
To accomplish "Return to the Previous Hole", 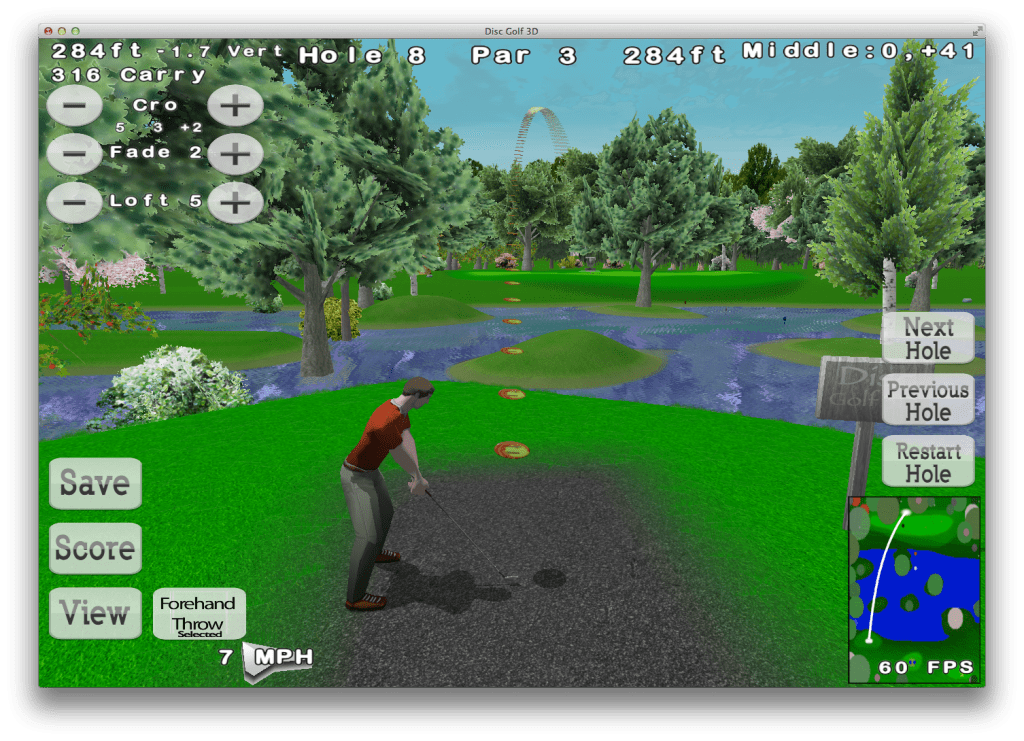I will point(928,400).
